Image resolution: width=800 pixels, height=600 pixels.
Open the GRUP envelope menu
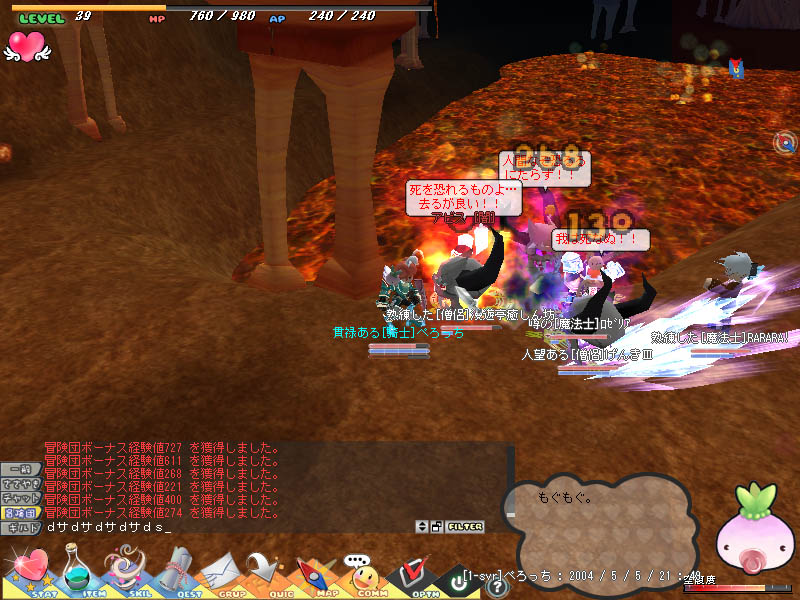(x=222, y=574)
